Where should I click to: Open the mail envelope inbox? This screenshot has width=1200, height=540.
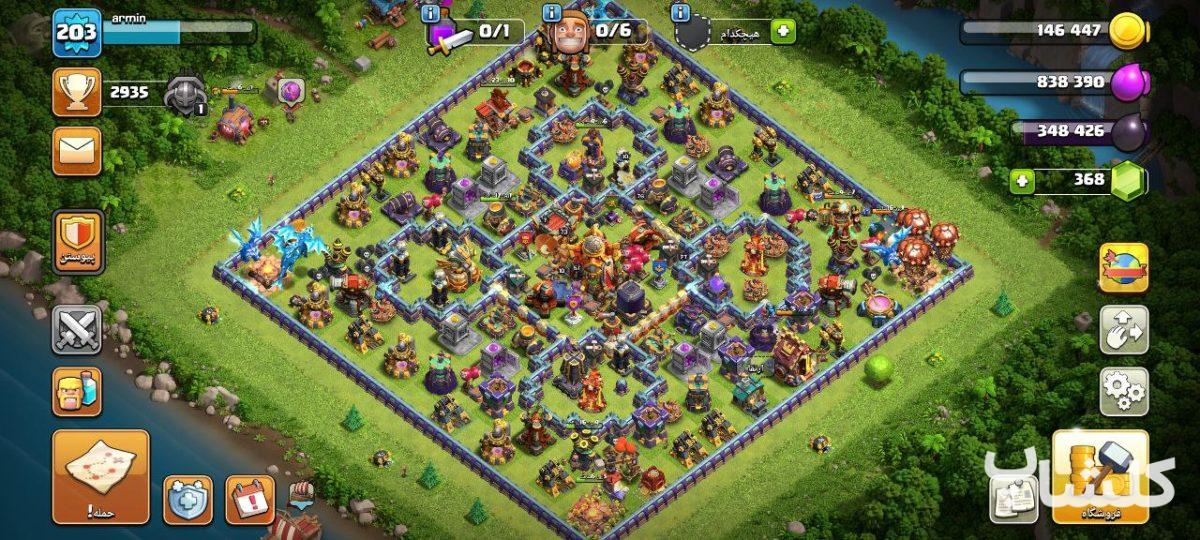(76, 151)
